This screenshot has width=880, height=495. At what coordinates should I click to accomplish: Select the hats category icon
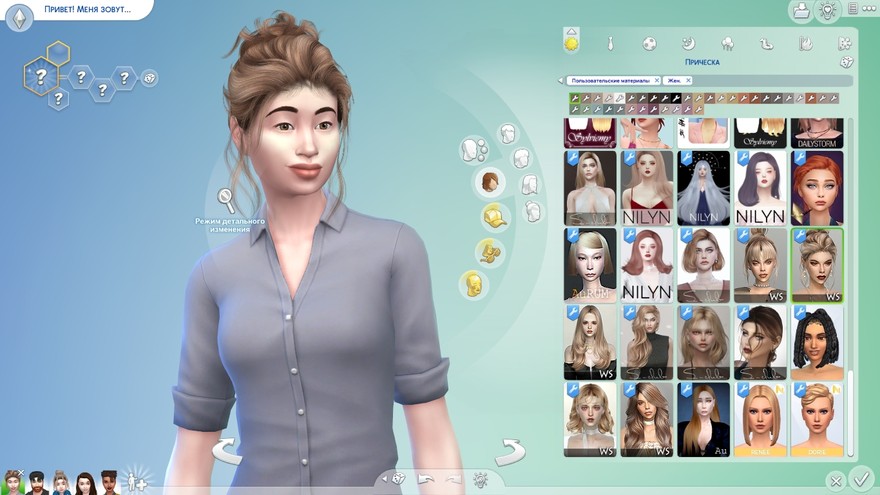(493, 216)
